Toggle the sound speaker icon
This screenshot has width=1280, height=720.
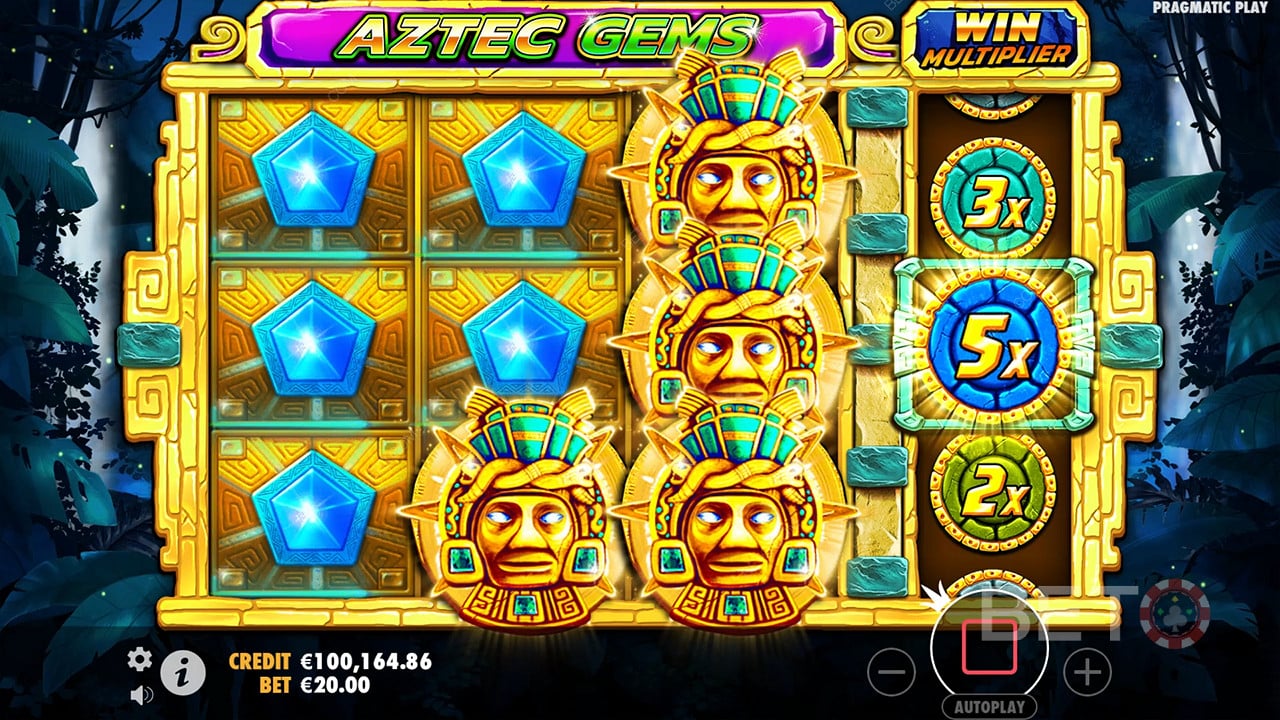point(140,693)
